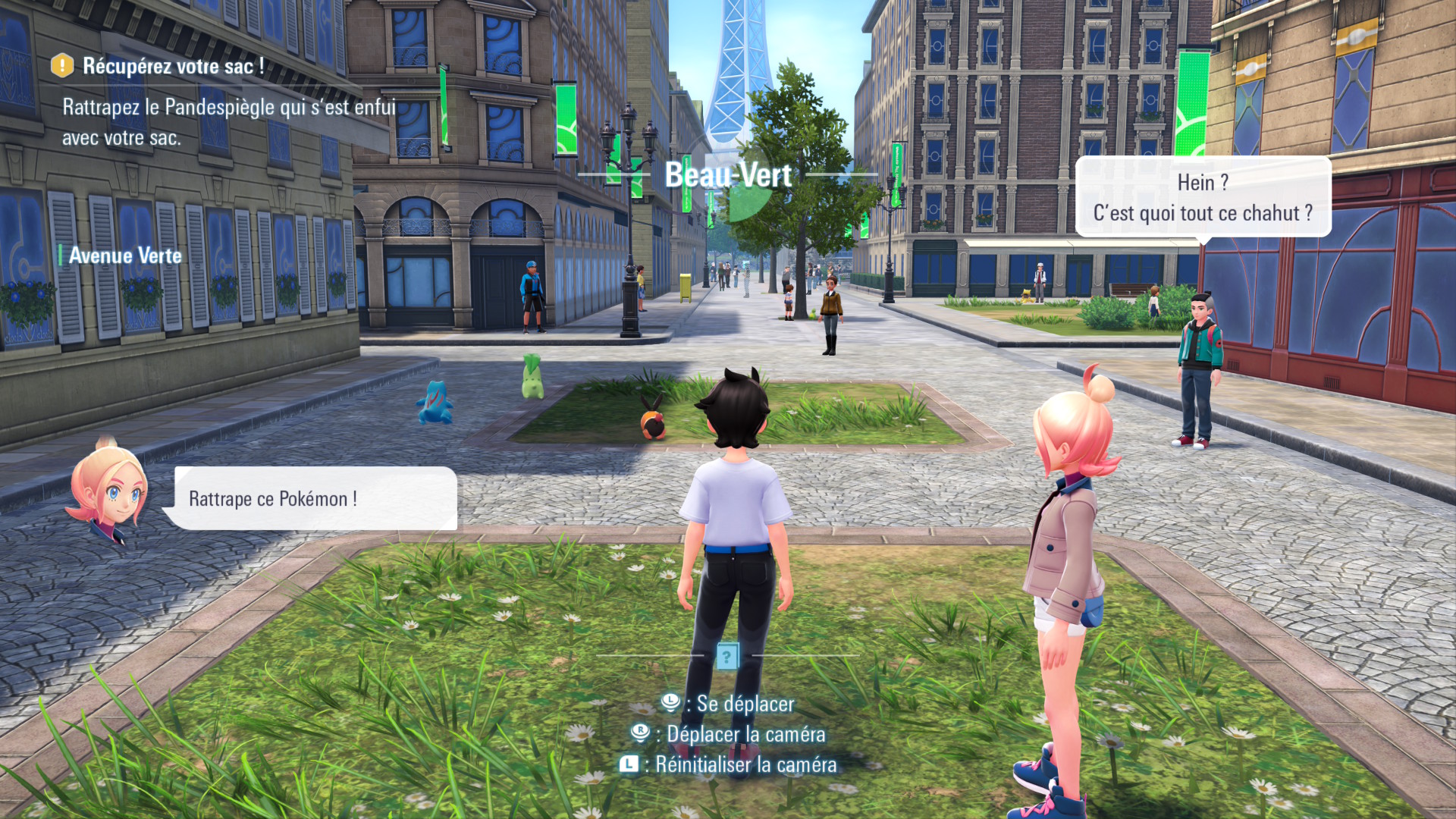Select the "Rattrape ce Pokémon !" dialogue bubble
Image resolution: width=1456 pixels, height=819 pixels.
311,498
